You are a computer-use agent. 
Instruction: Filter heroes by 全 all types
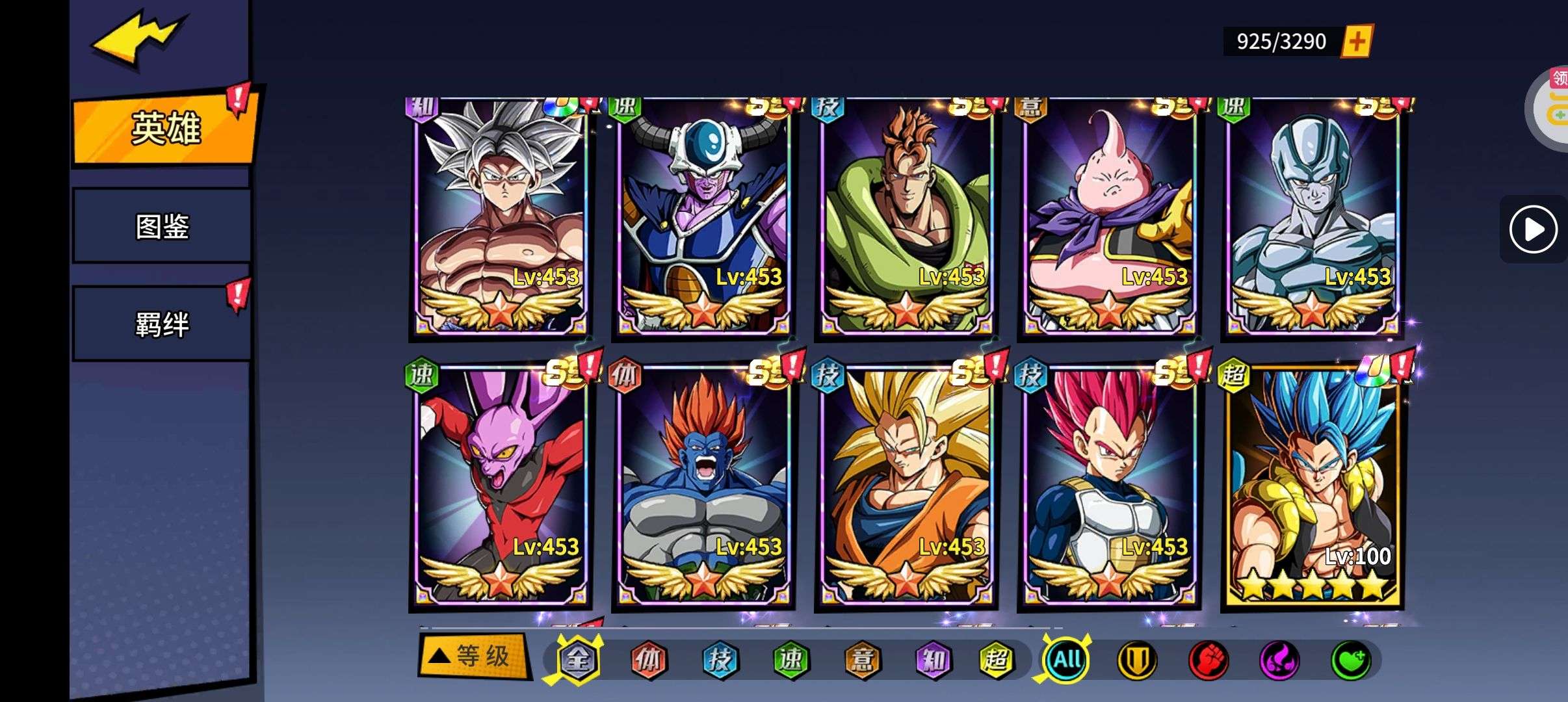click(577, 660)
